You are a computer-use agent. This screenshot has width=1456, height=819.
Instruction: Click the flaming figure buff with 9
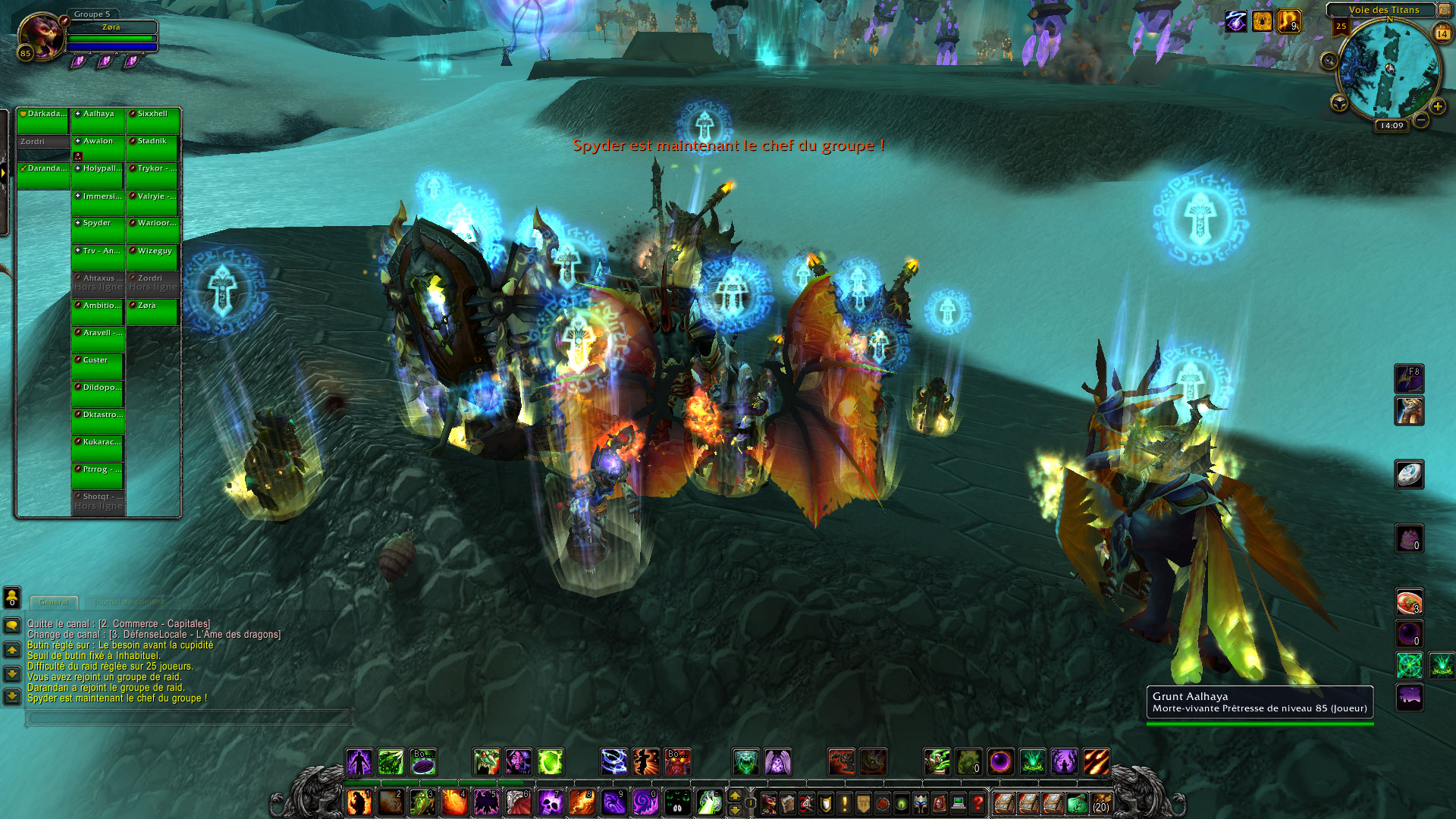pos(1288,21)
